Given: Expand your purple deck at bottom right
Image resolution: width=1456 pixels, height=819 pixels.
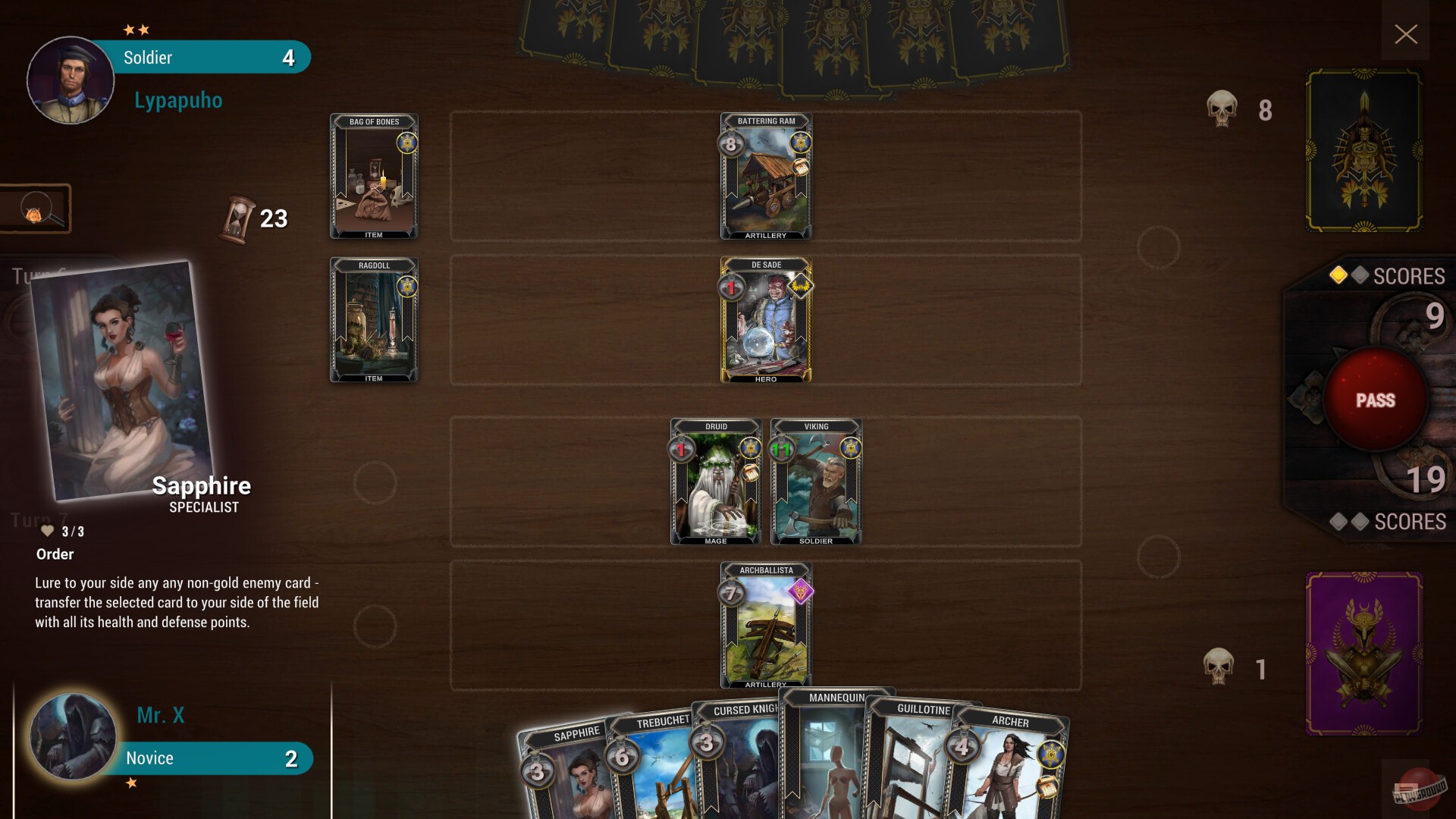Looking at the screenshot, I should (1363, 654).
